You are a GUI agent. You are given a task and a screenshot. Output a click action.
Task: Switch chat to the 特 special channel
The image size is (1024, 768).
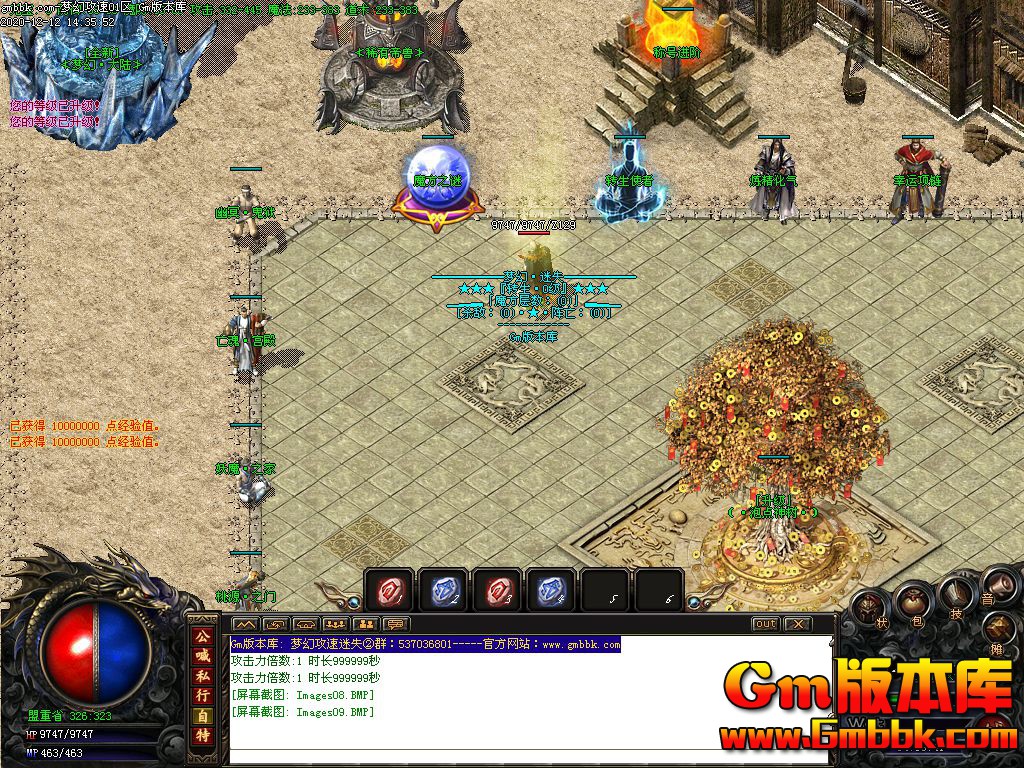pyautogui.click(x=202, y=737)
